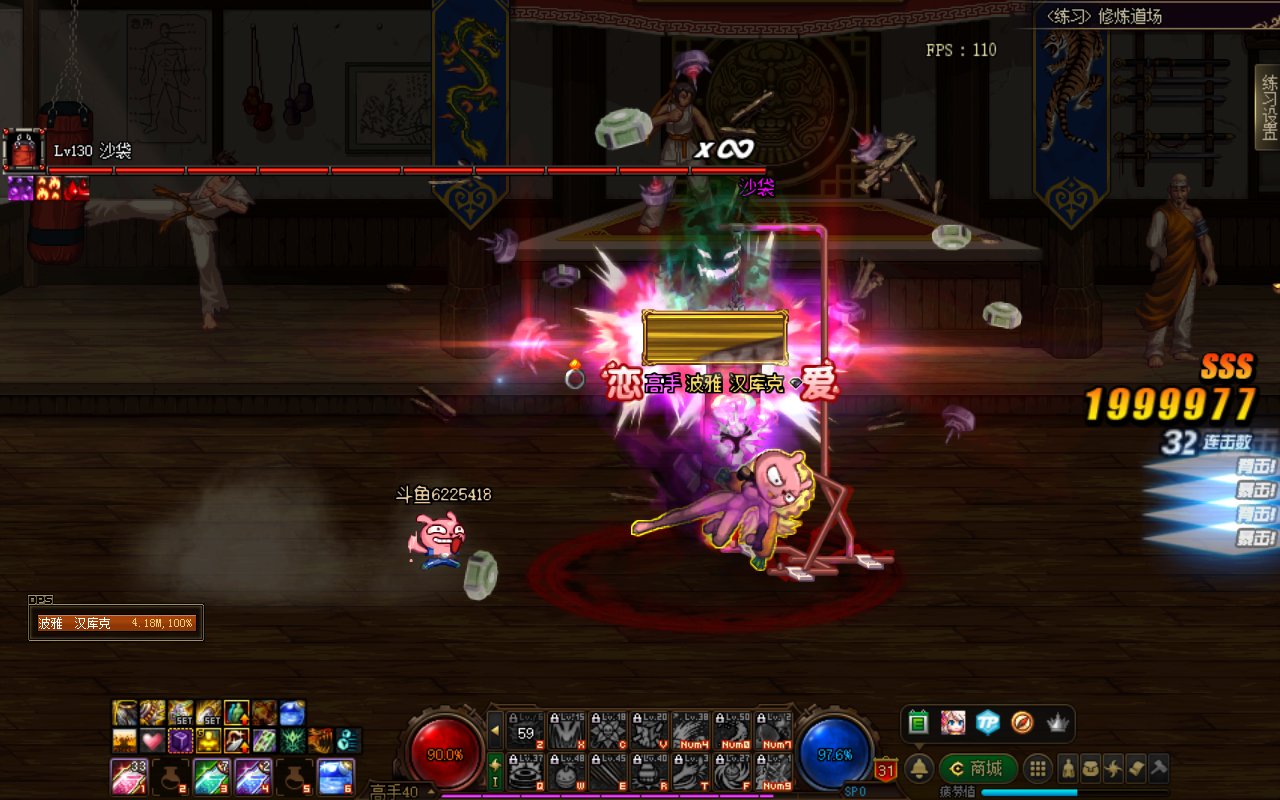The image size is (1280, 800).
Task: Select the pink potion in slot 1
Action: tap(128, 776)
